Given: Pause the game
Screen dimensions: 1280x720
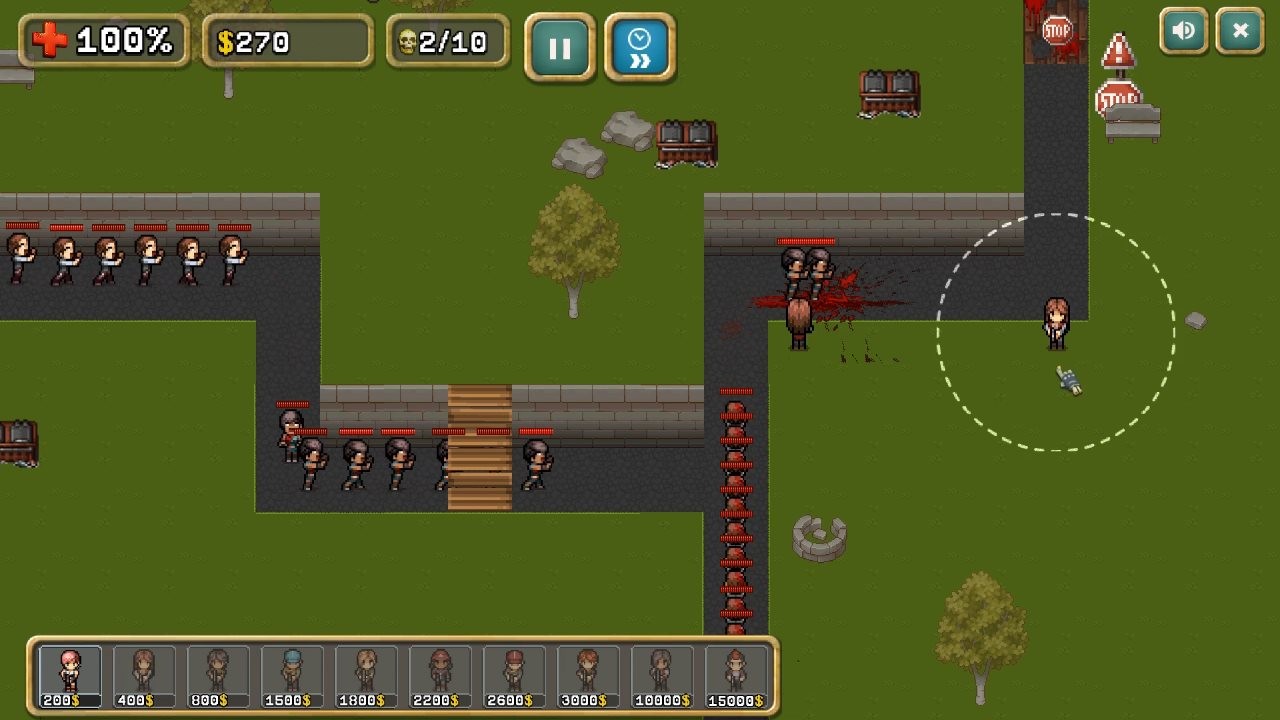Looking at the screenshot, I should point(560,46).
